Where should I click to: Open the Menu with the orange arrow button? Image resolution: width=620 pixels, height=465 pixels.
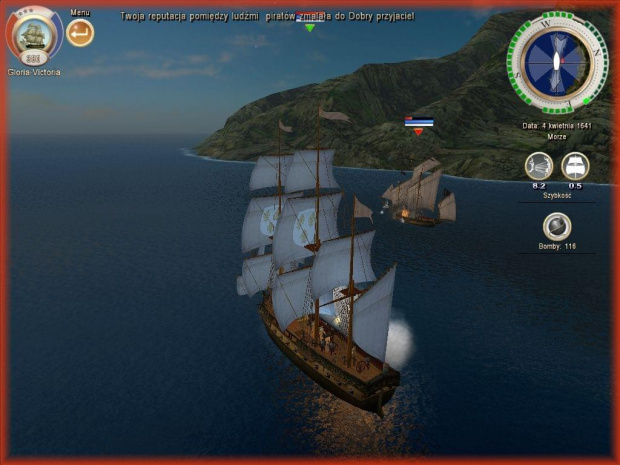[80, 33]
